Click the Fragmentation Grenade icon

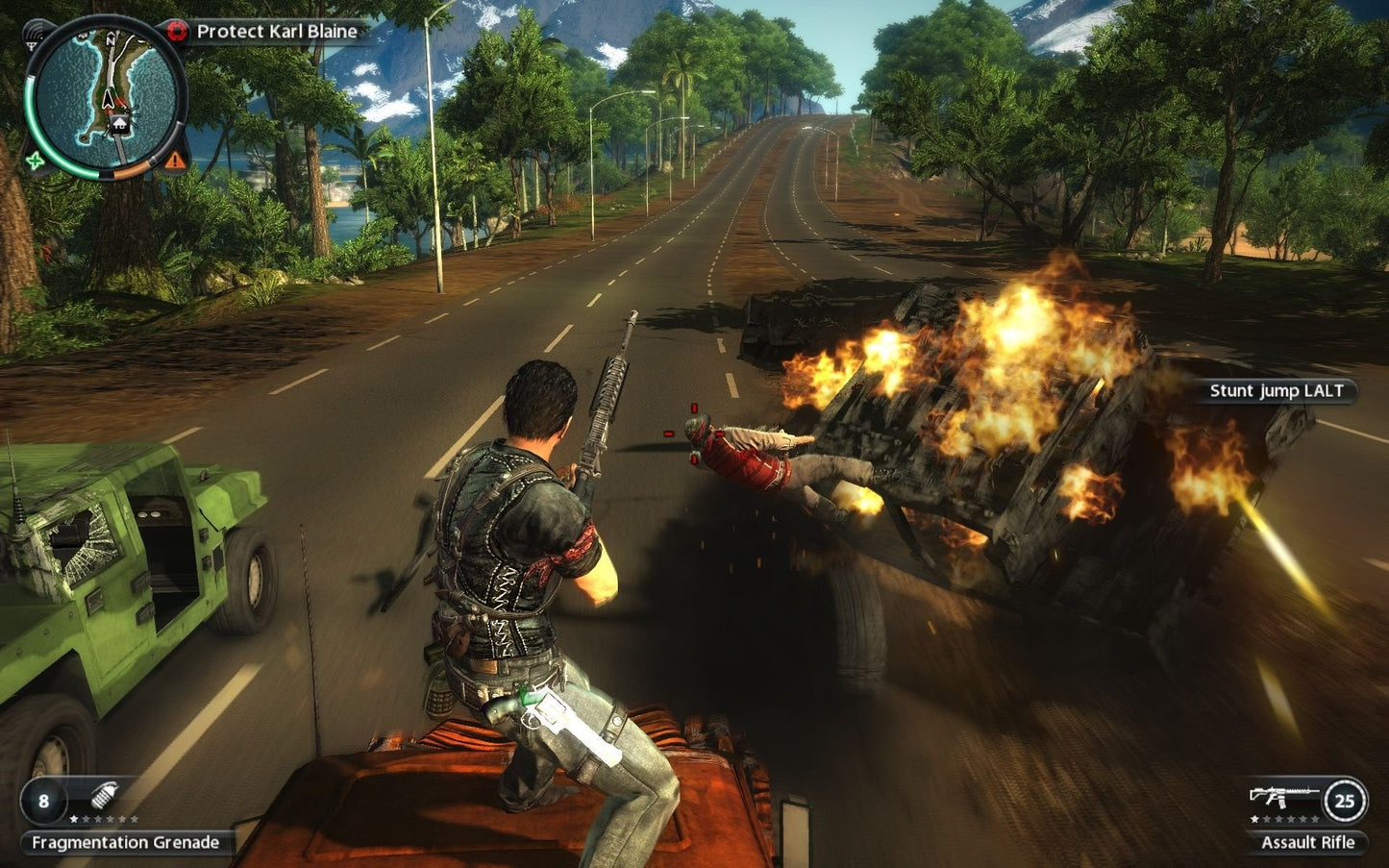(x=104, y=796)
